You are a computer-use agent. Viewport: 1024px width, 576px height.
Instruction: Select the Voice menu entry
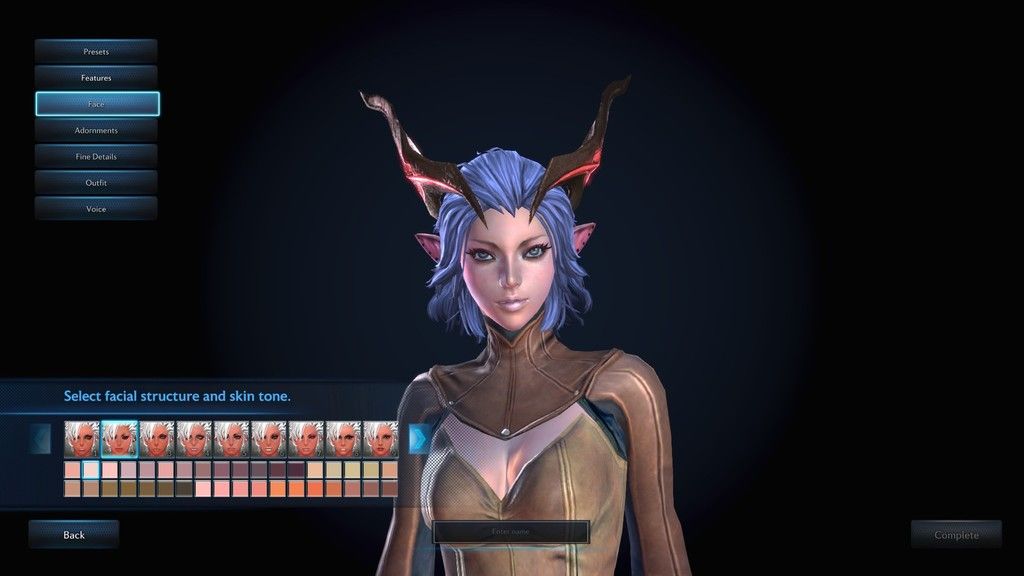pyautogui.click(x=96, y=208)
